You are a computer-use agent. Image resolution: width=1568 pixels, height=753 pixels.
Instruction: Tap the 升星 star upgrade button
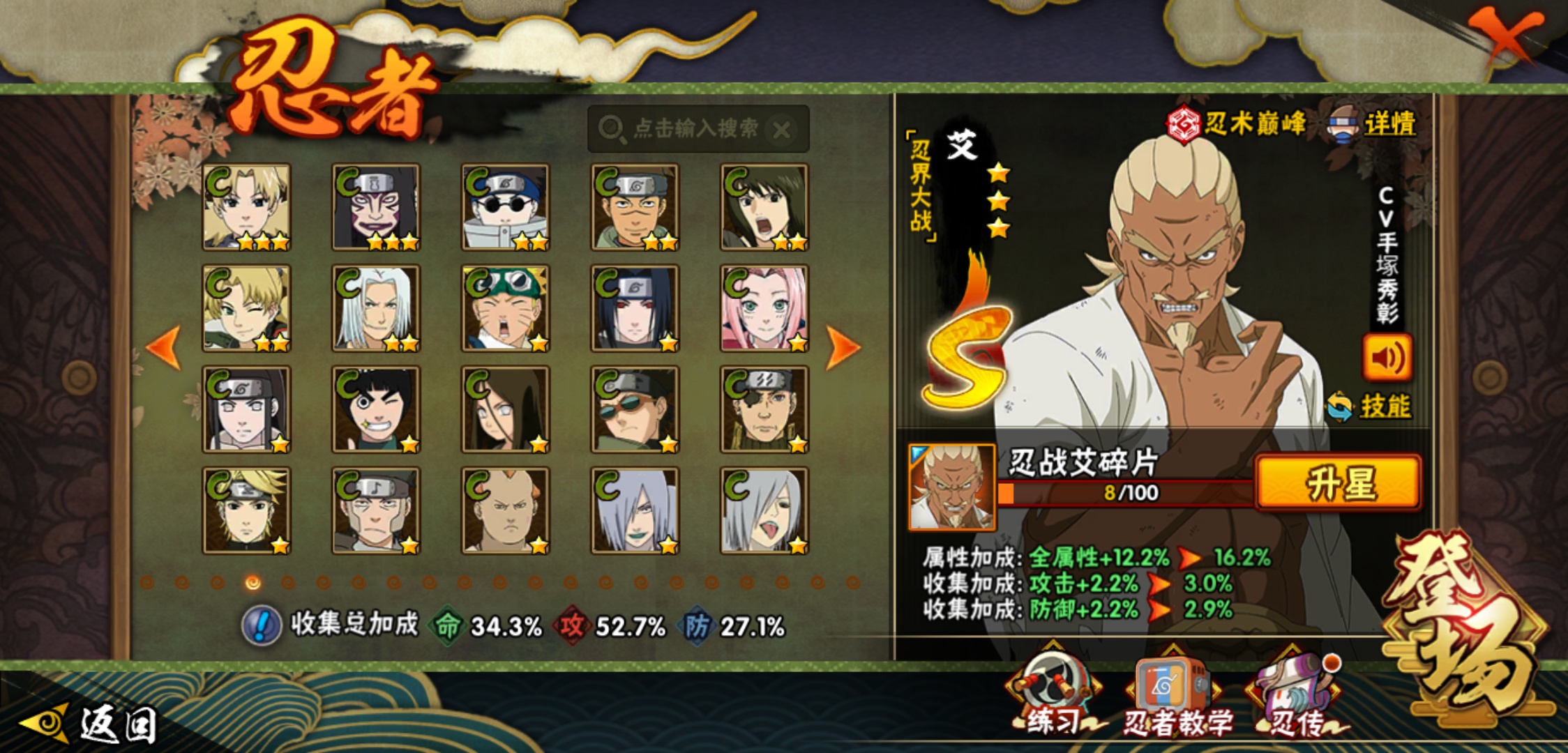coord(1338,483)
